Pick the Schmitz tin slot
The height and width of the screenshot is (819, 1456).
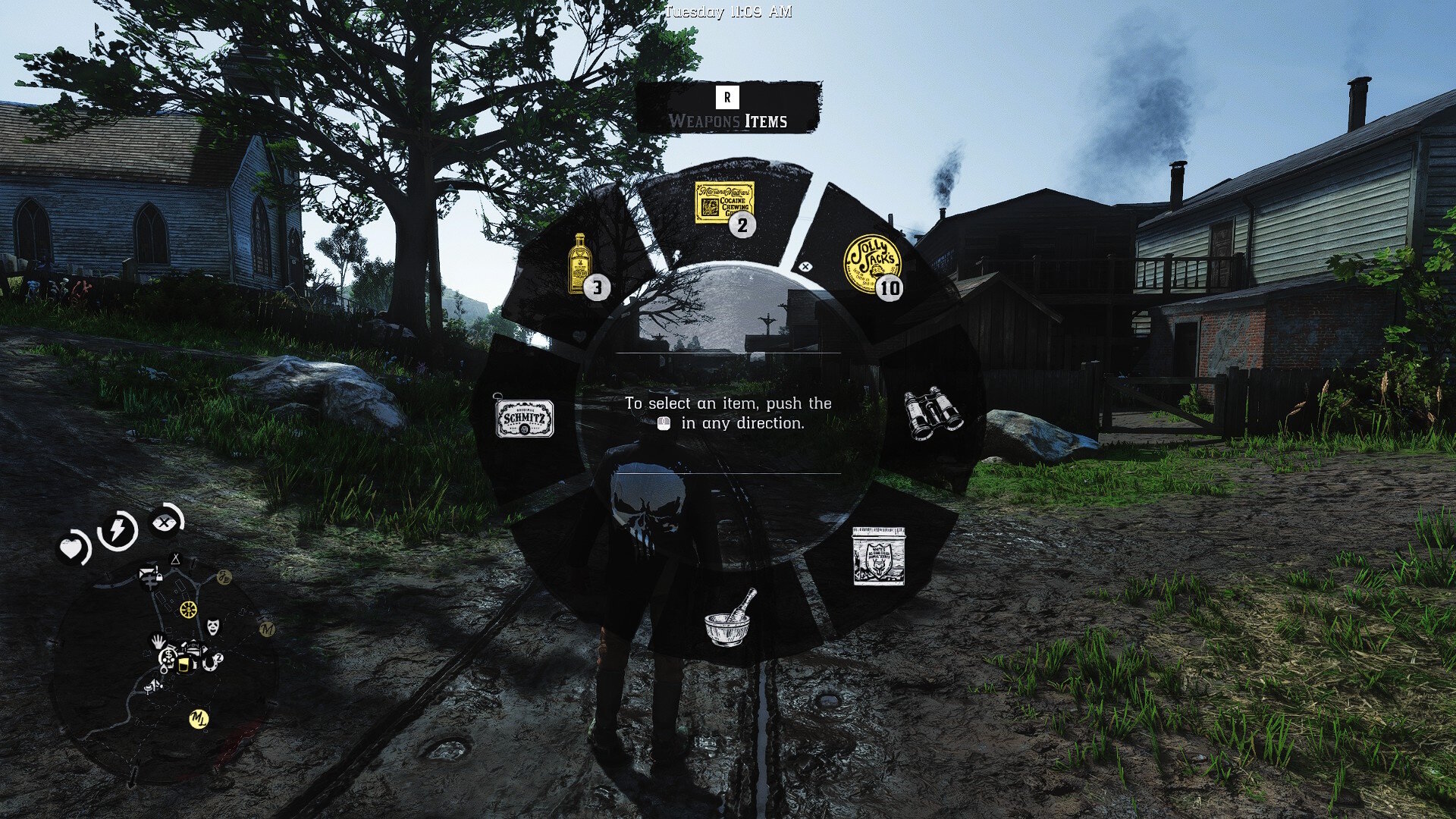point(524,418)
